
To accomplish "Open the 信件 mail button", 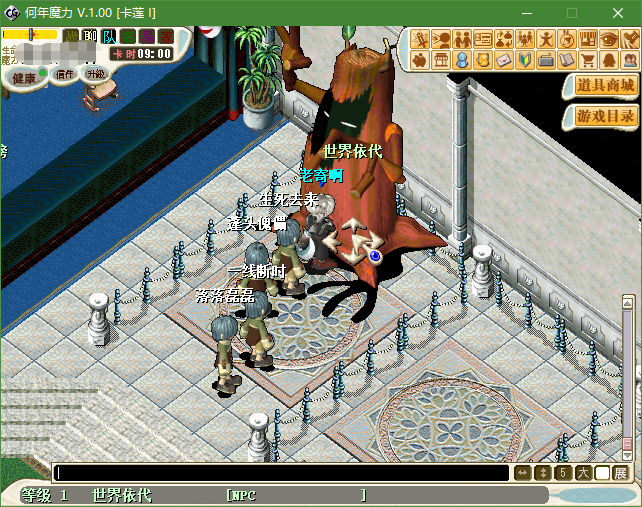I will point(65,74).
